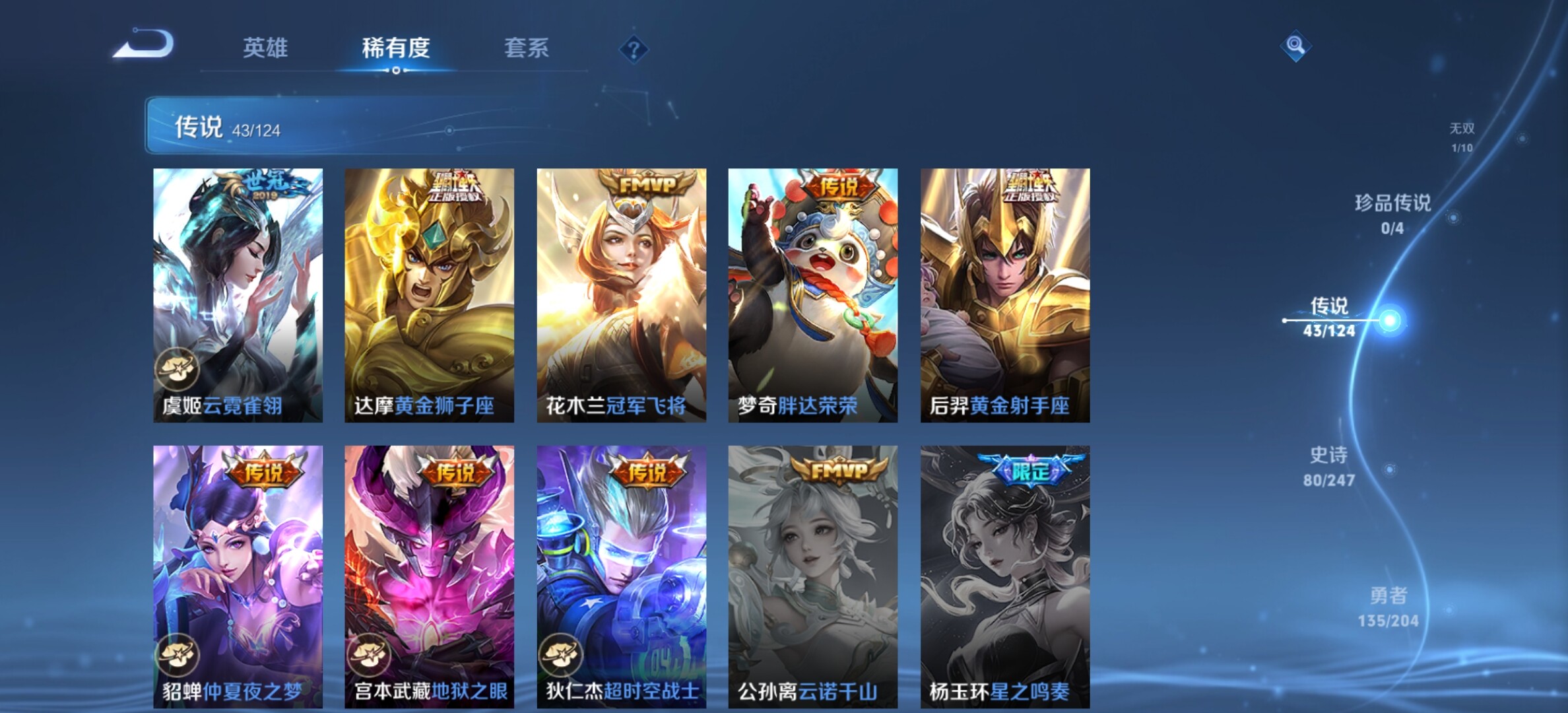The width and height of the screenshot is (1568, 713).
Task: Open the question mark help icon
Action: pos(634,50)
